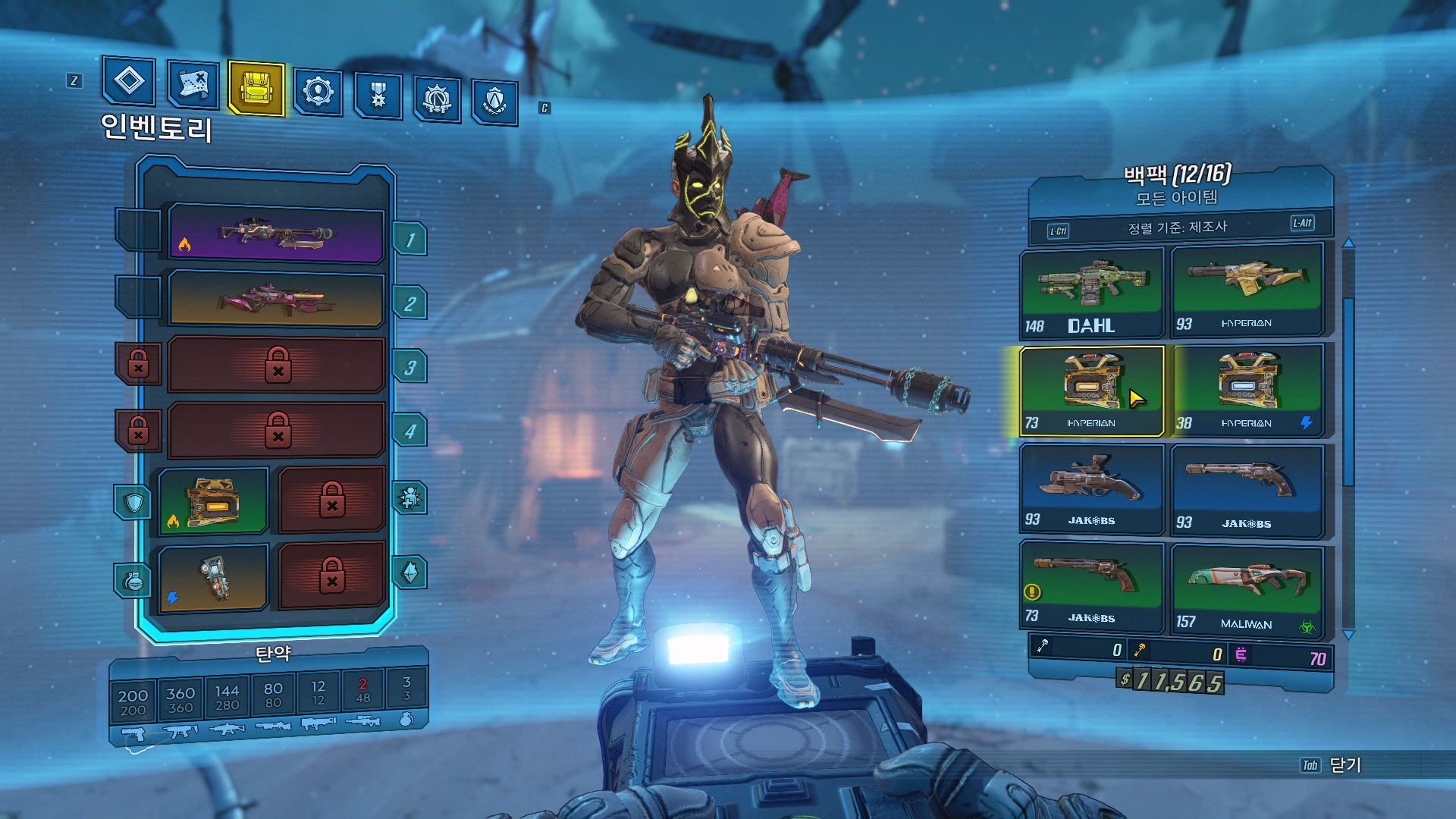Viewport: 1456px width, 819px height.
Task: Change the sort order by manufacturer
Action: [x=1178, y=227]
